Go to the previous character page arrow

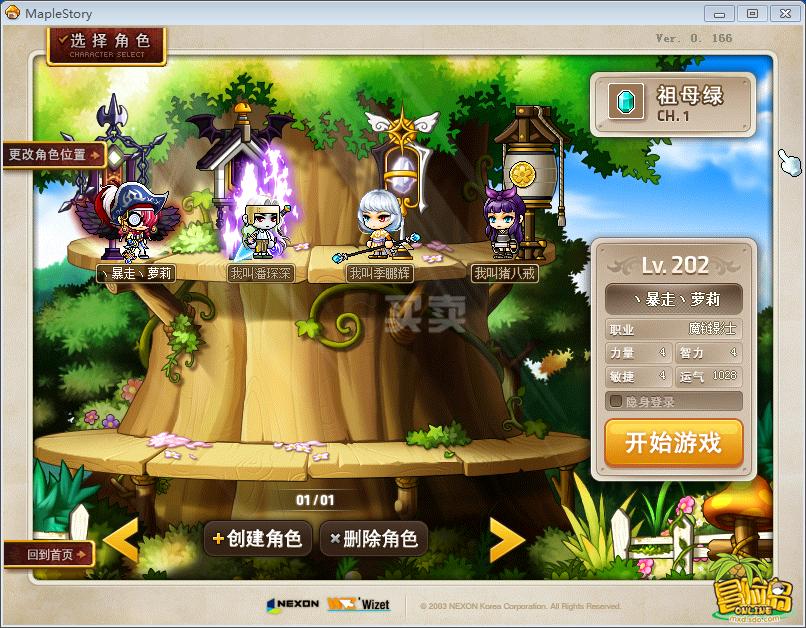(121, 540)
